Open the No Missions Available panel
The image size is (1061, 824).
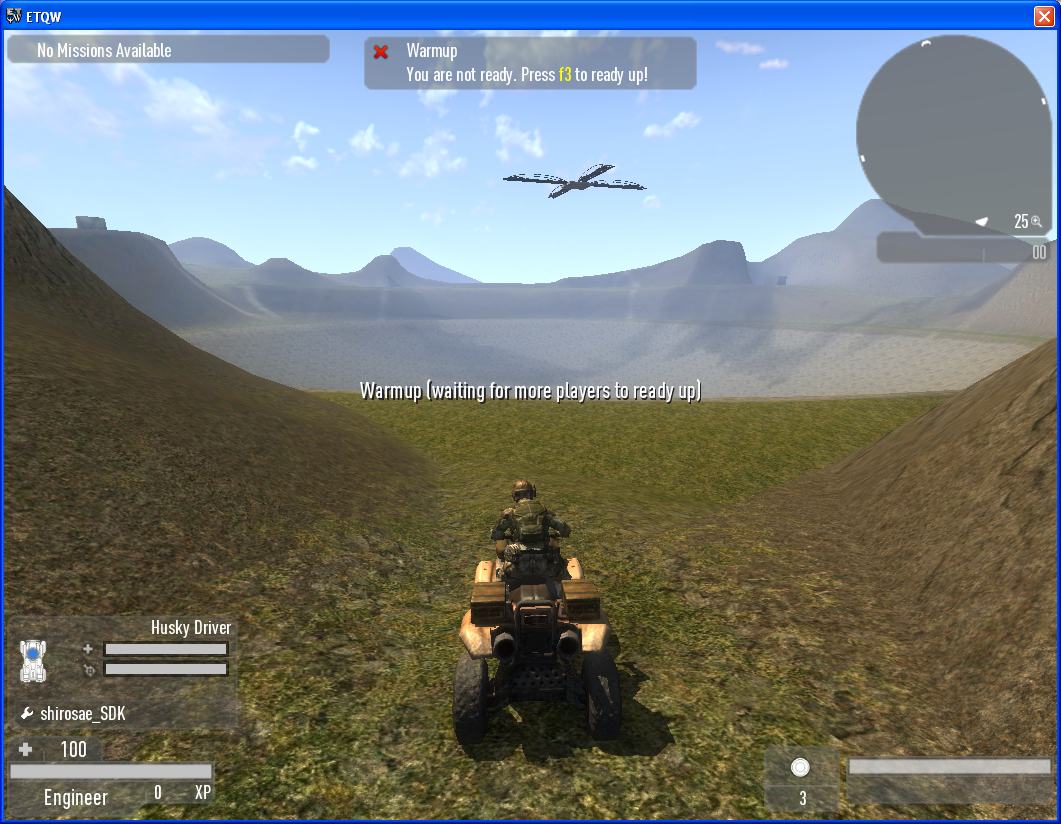pyautogui.click(x=168, y=50)
